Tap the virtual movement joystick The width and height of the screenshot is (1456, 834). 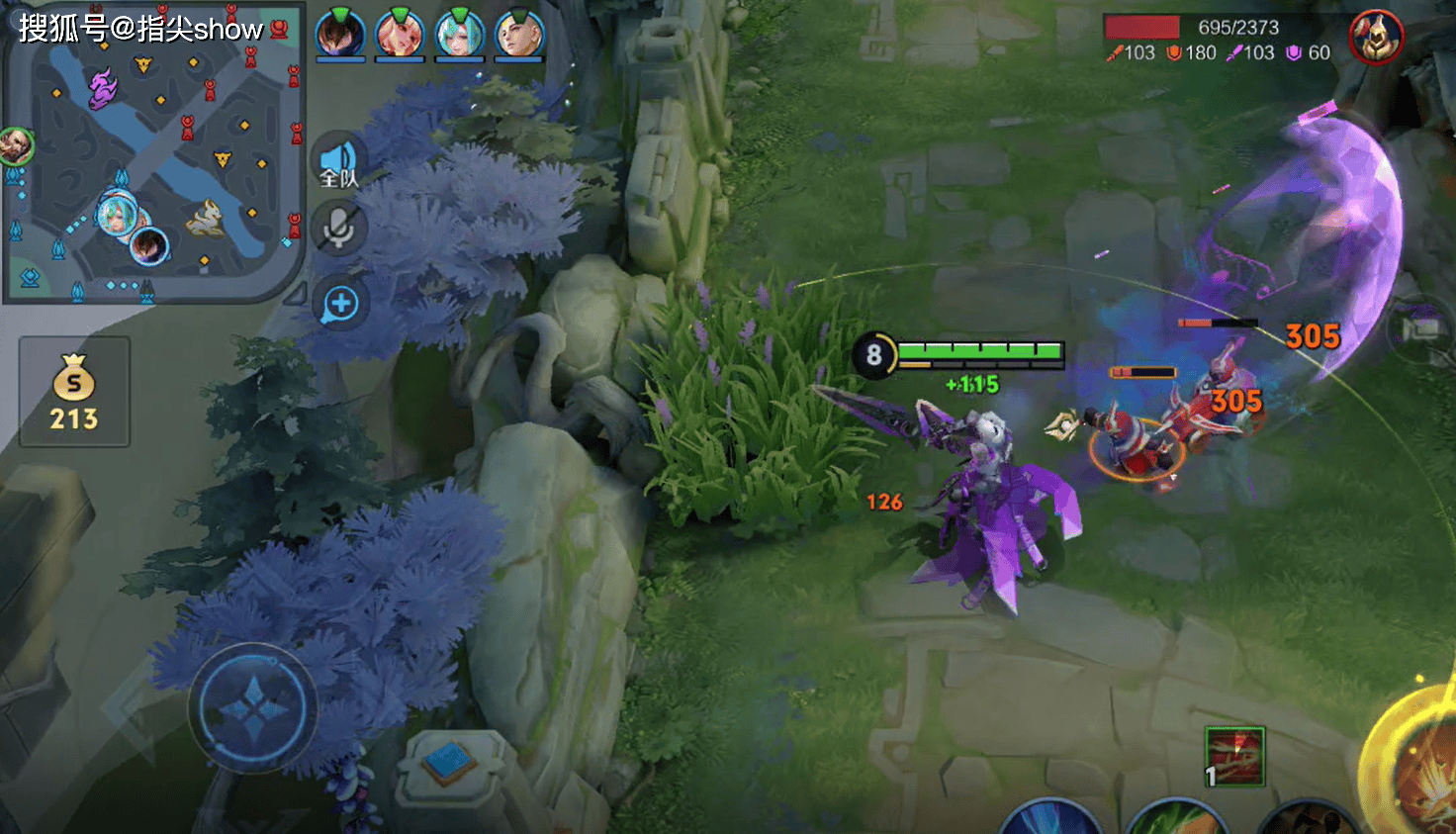253,707
